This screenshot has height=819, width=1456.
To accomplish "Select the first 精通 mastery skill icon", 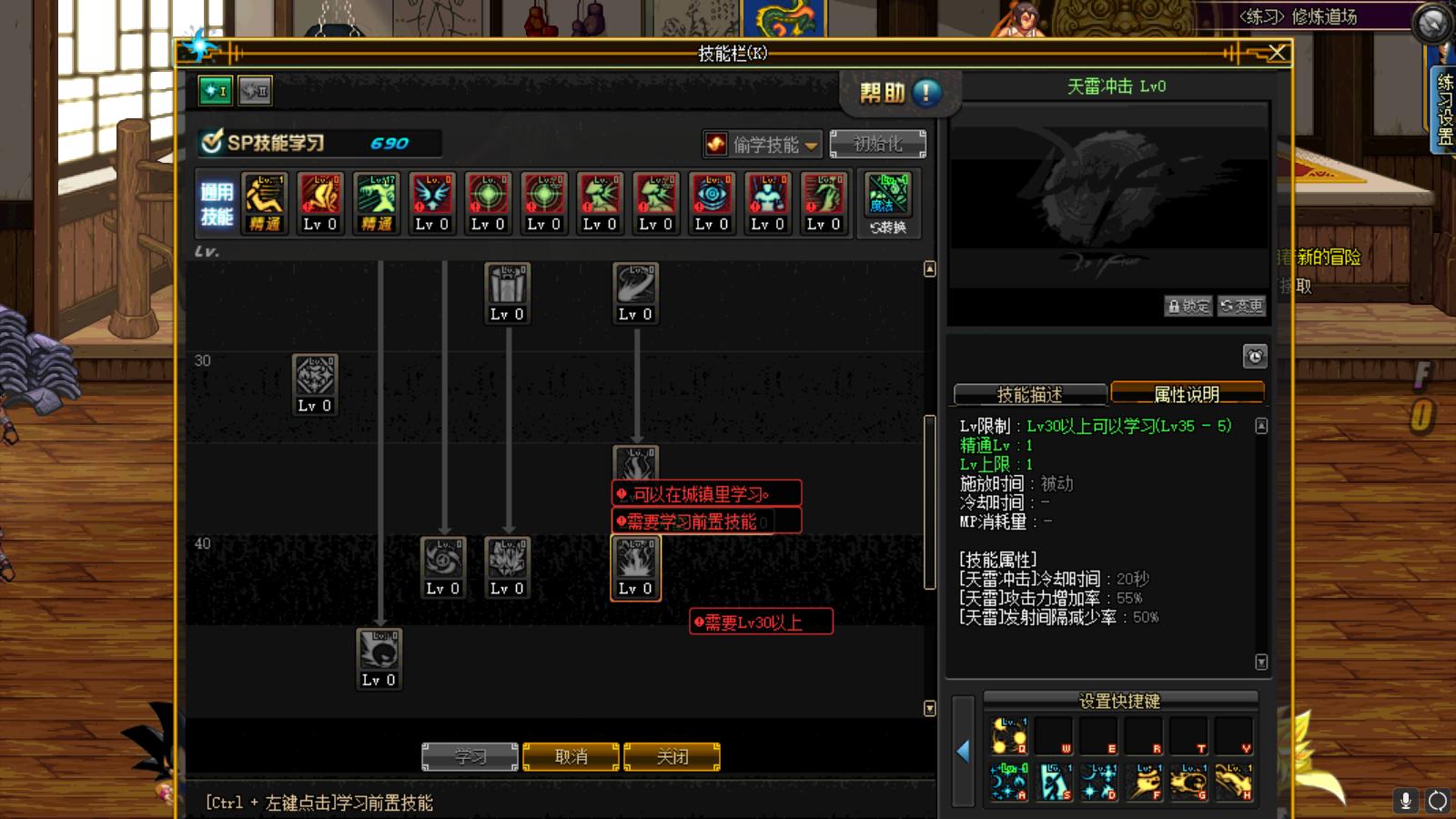I will click(264, 200).
